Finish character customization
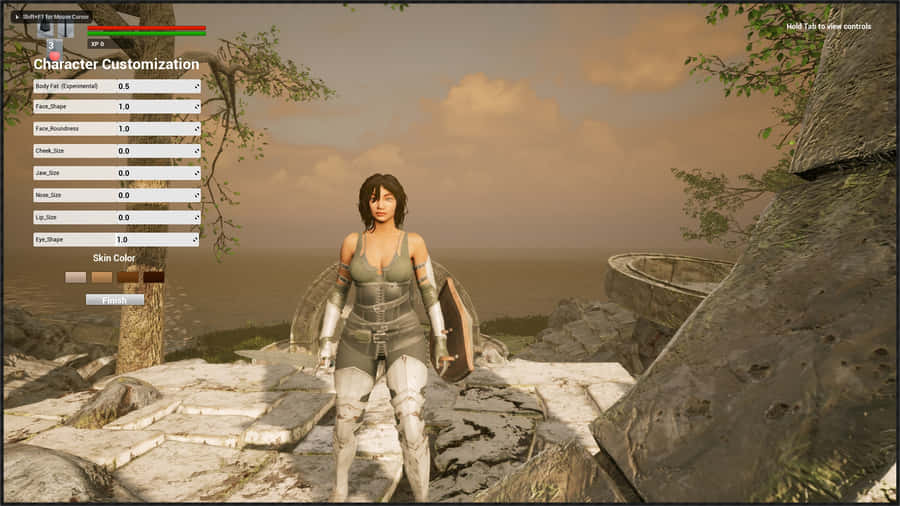This screenshot has width=900, height=506. point(115,299)
